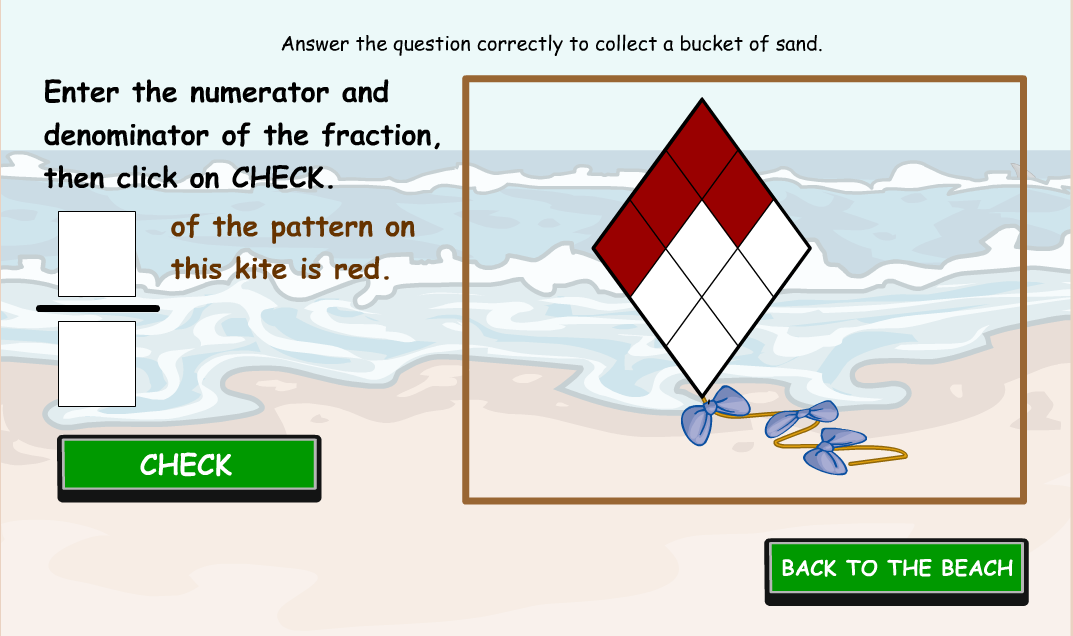Go back to the beach

click(x=896, y=570)
